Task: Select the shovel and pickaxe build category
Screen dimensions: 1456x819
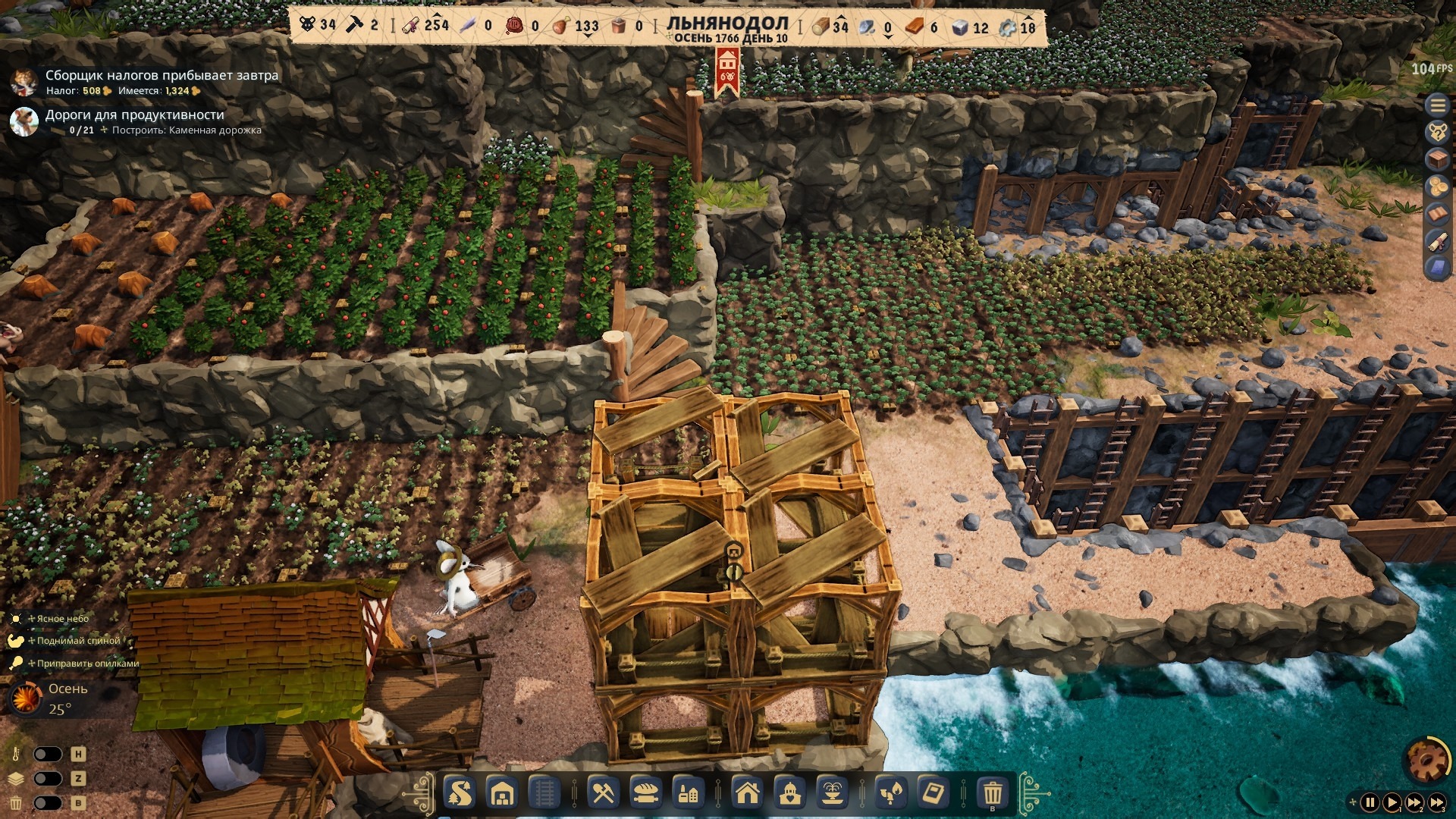Action: click(x=603, y=794)
